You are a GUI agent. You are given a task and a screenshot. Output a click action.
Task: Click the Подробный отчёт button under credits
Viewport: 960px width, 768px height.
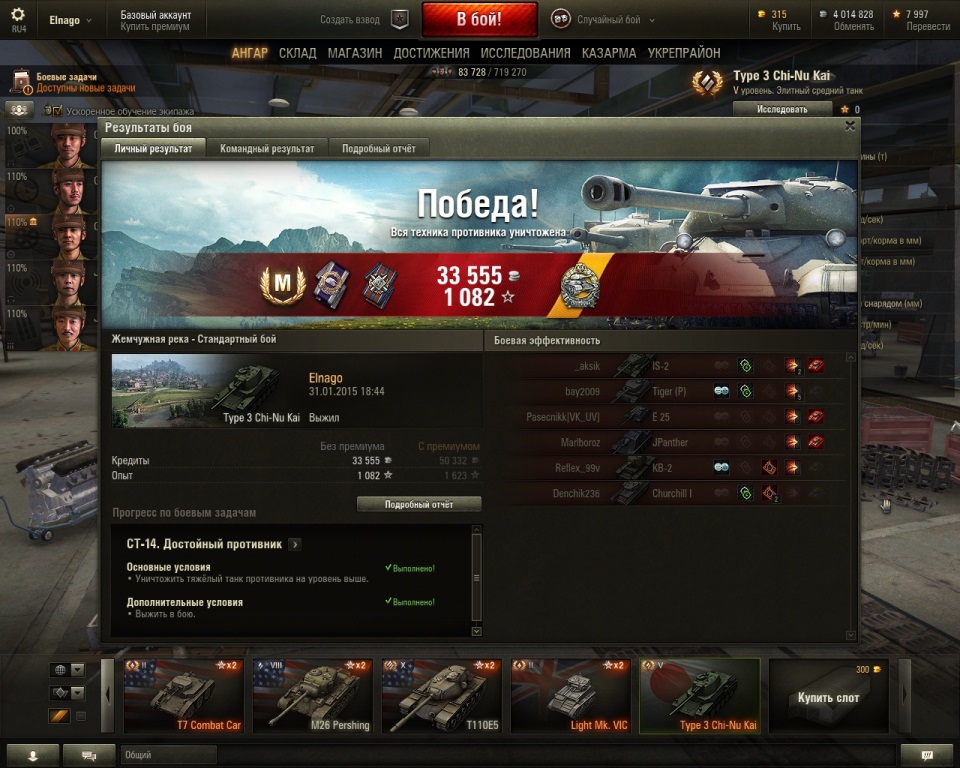[x=419, y=505]
